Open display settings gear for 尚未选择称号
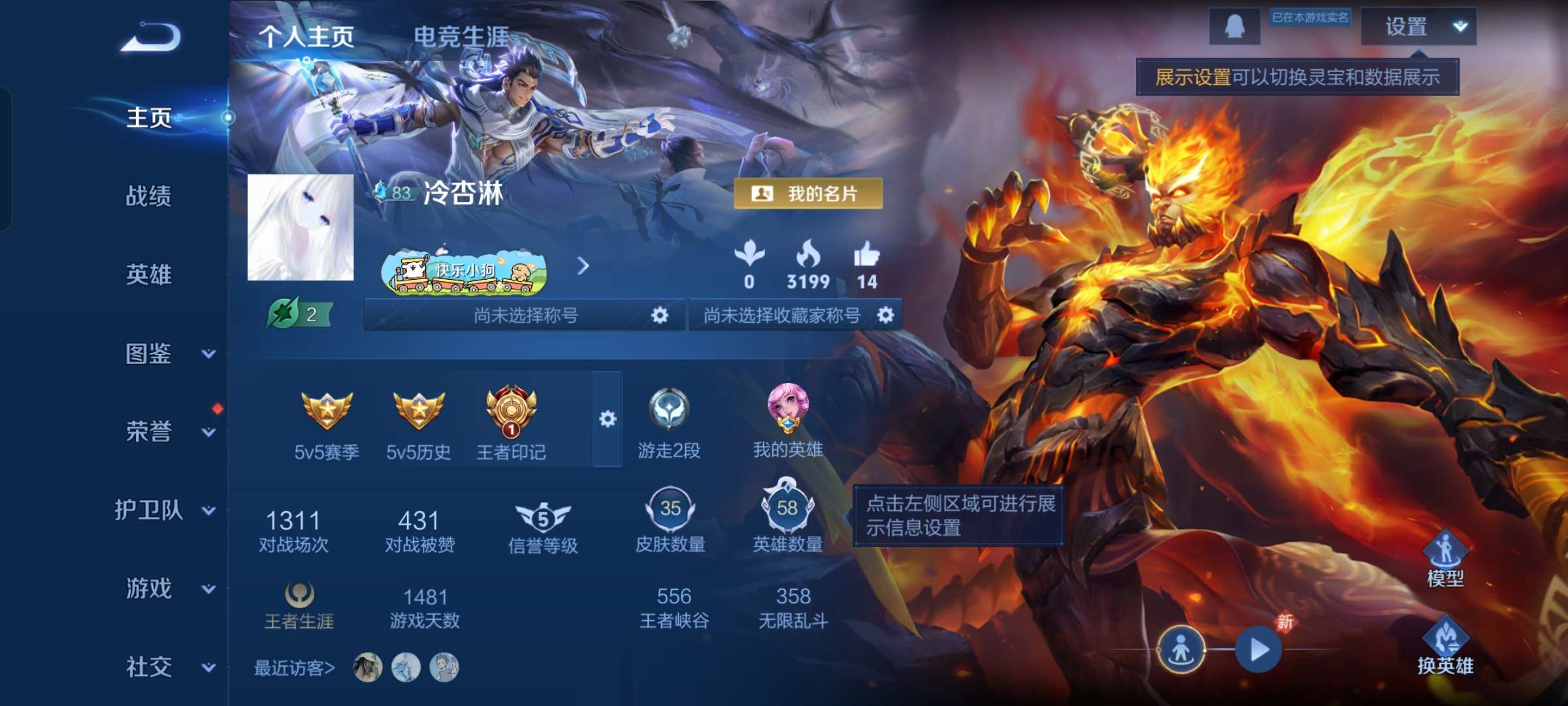The width and height of the screenshot is (1568, 706). point(661,314)
